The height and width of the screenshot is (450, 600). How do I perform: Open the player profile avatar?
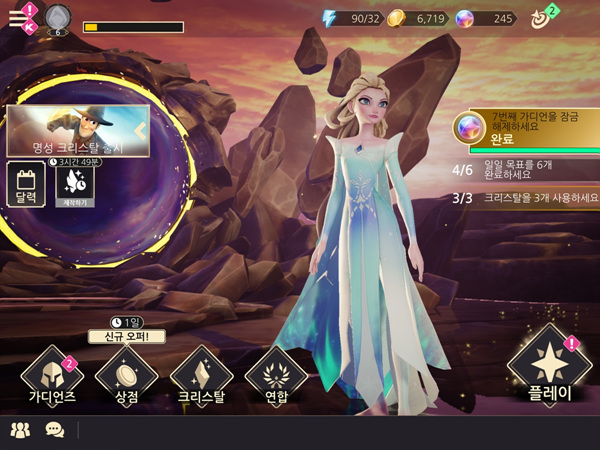(x=57, y=18)
